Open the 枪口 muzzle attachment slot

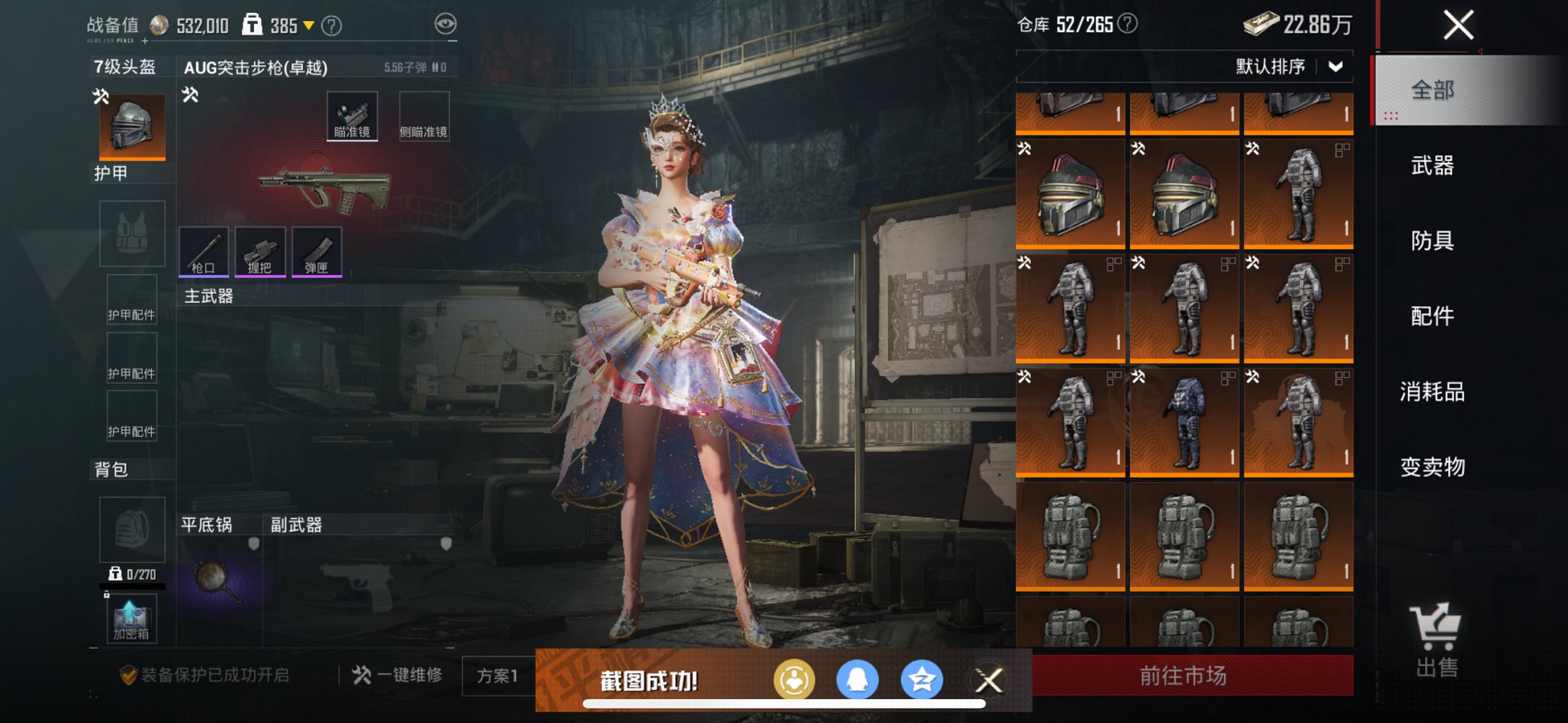tap(205, 253)
